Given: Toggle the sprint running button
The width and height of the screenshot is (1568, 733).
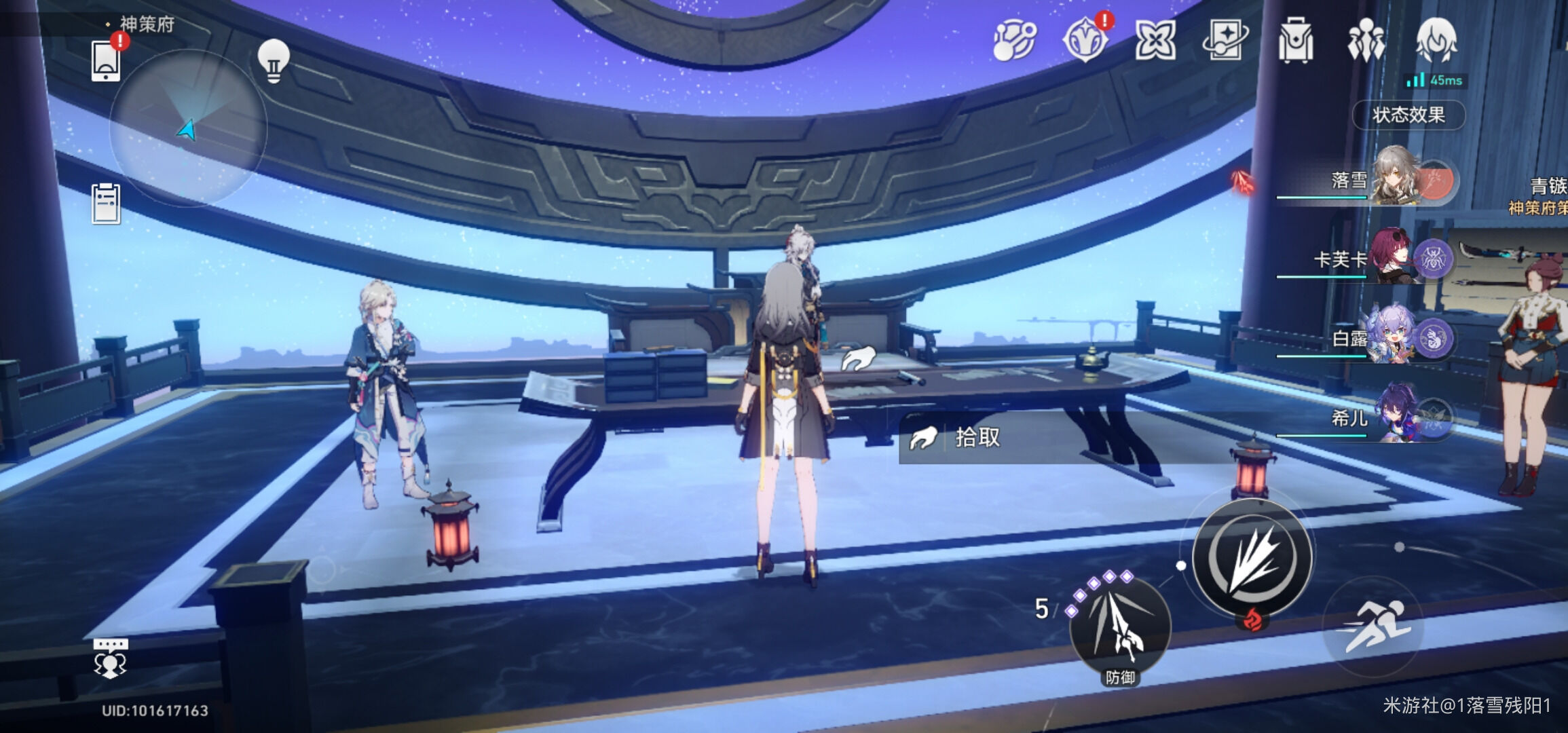Looking at the screenshot, I should 1373,626.
